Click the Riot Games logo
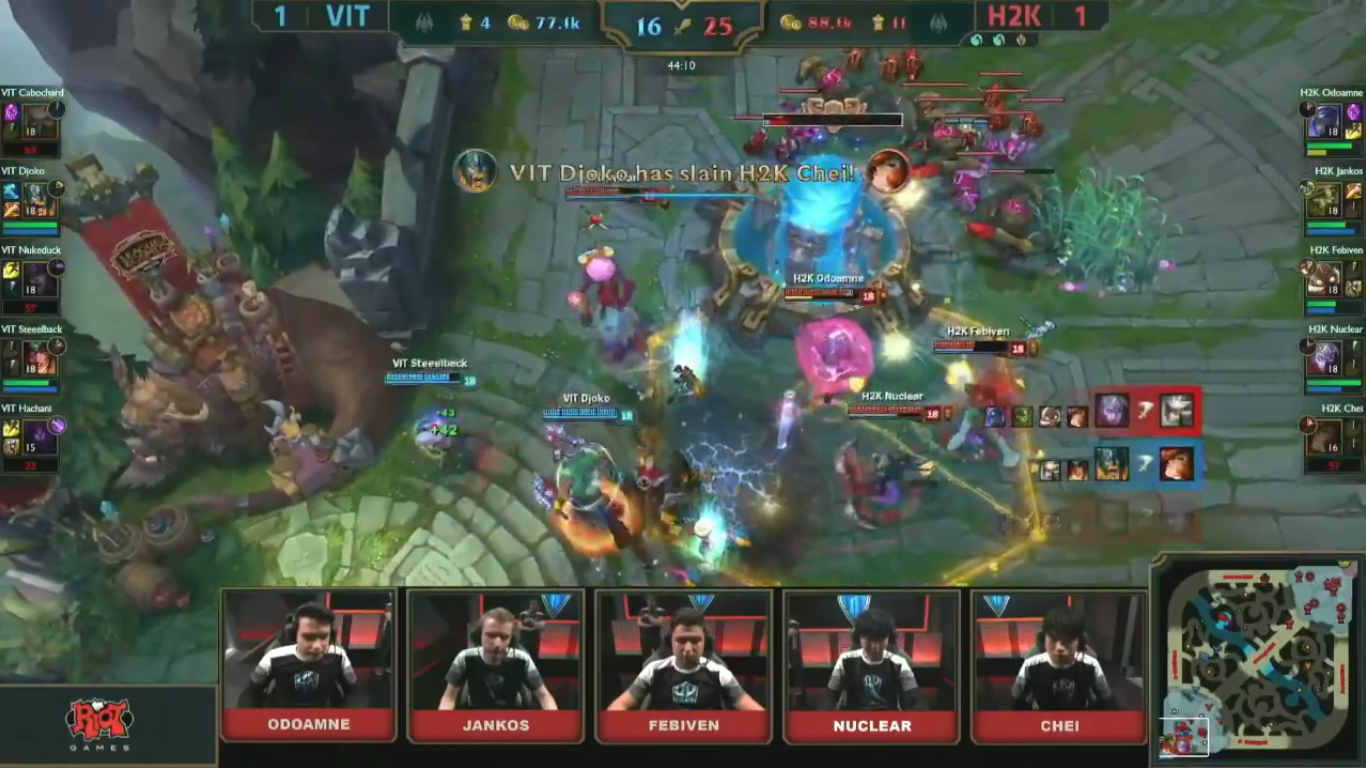 click(x=99, y=723)
